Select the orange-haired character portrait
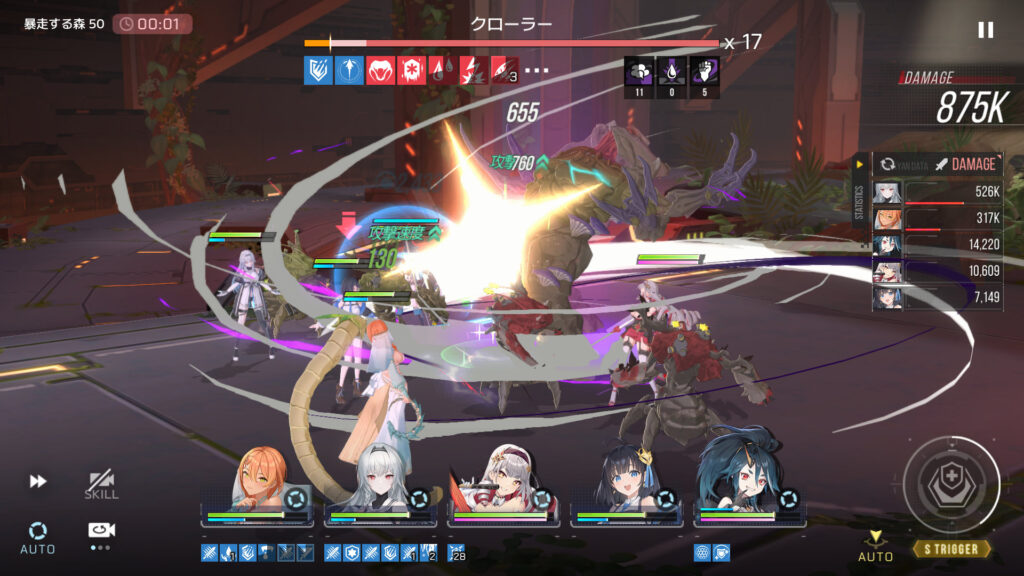1024x576 pixels. [x=262, y=482]
